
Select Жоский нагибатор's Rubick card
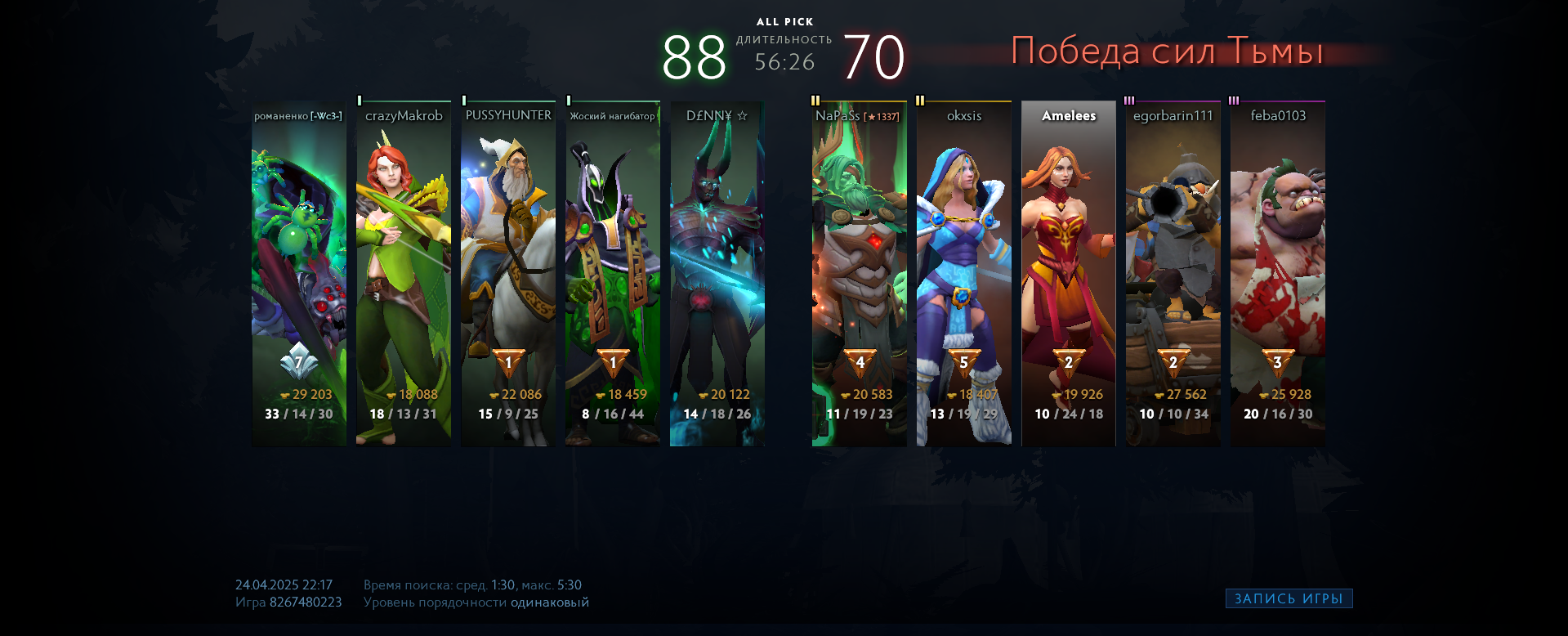613,274
